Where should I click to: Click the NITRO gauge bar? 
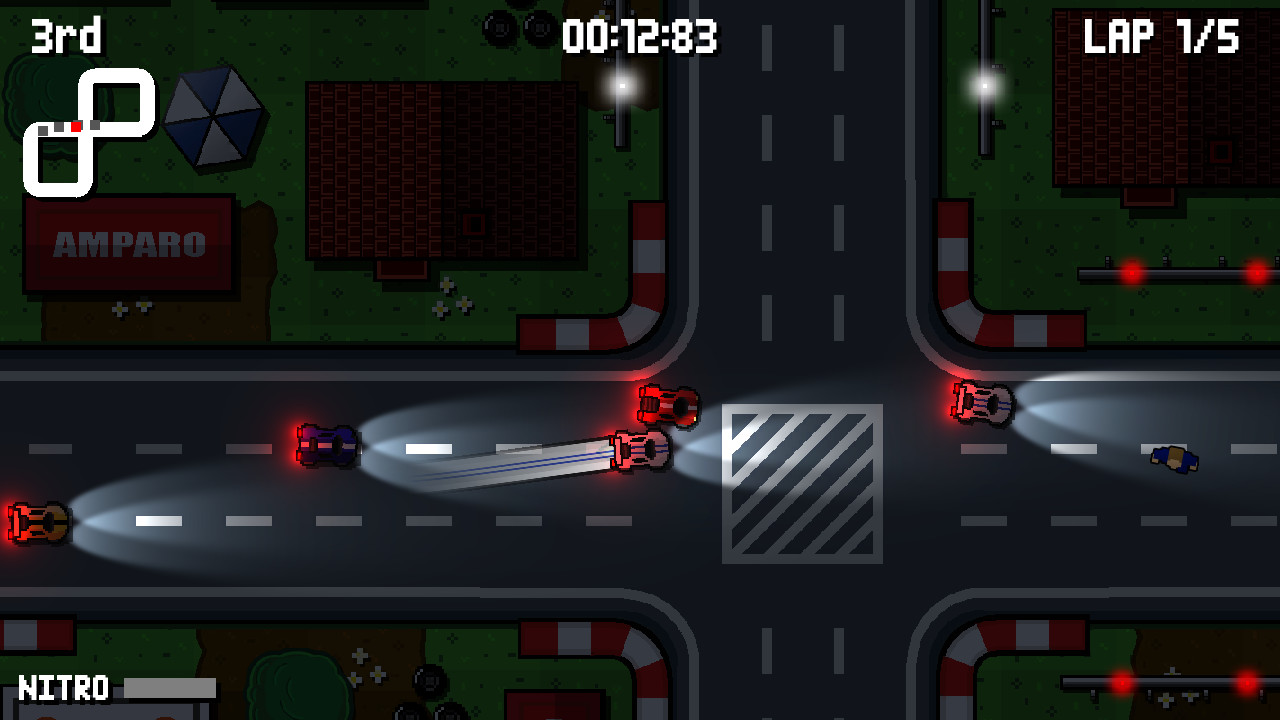click(170, 688)
